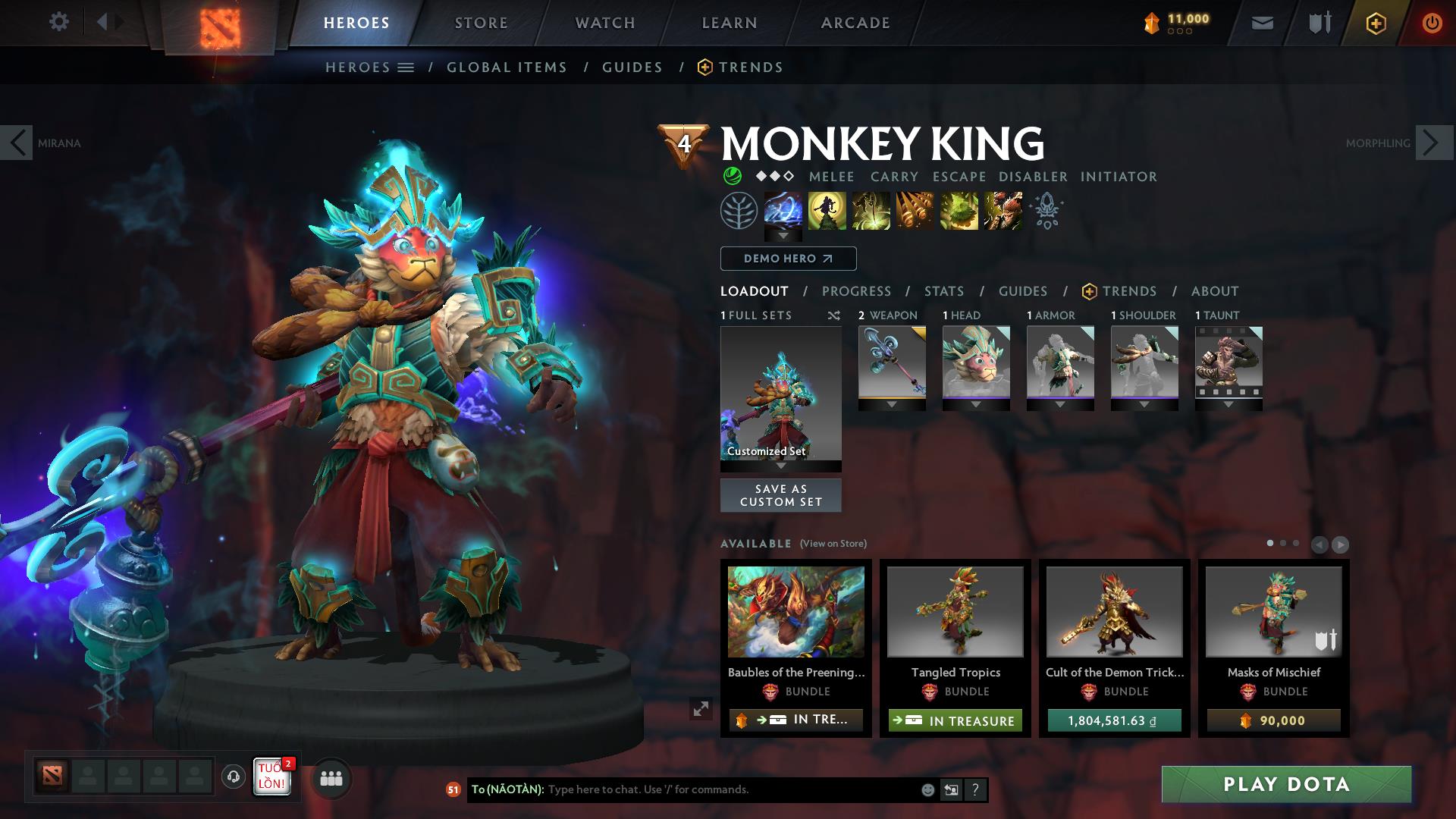Toggle the chat channel switcher beside the emoji

pos(950,789)
